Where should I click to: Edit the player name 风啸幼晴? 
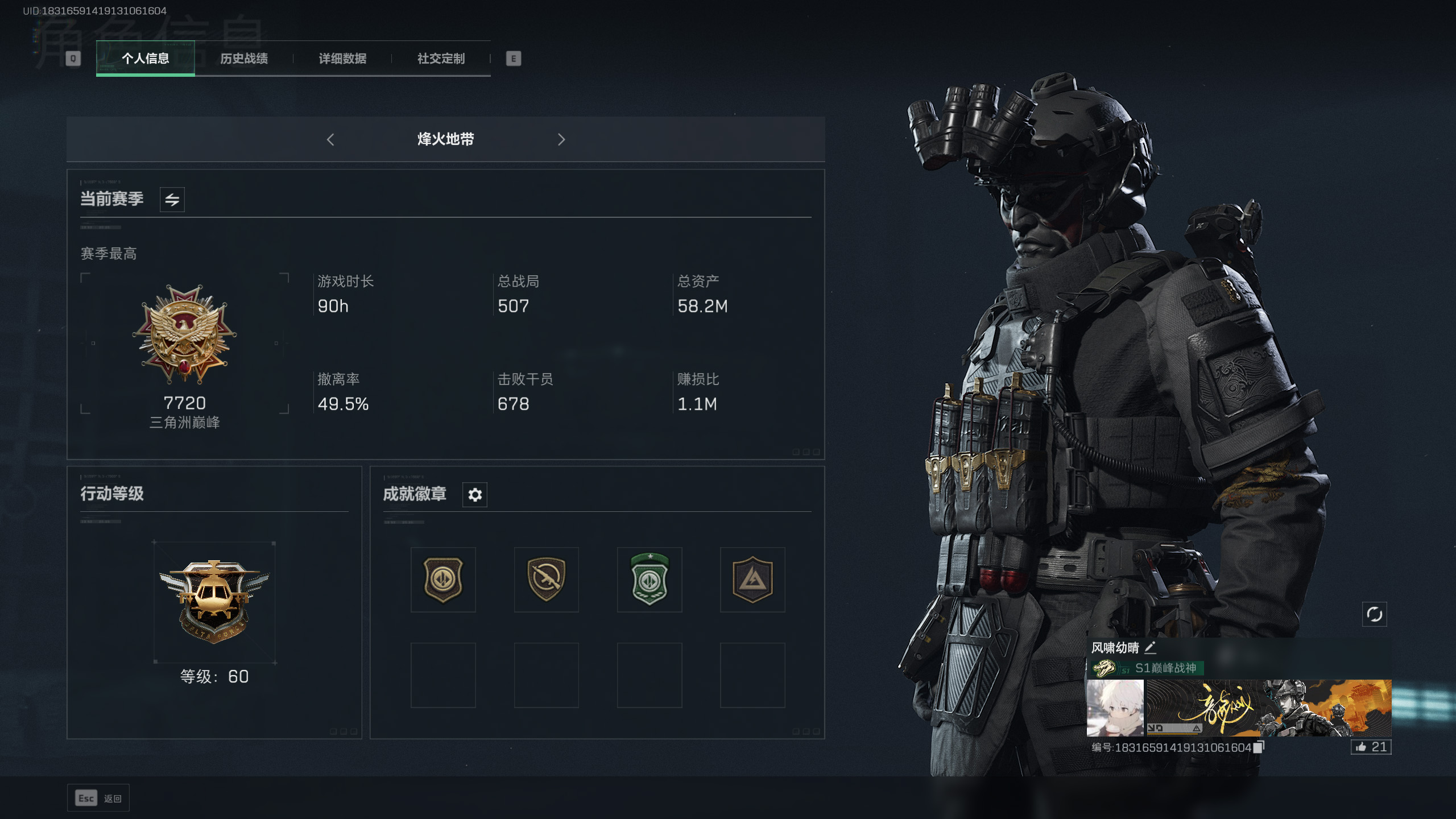[x=1150, y=647]
